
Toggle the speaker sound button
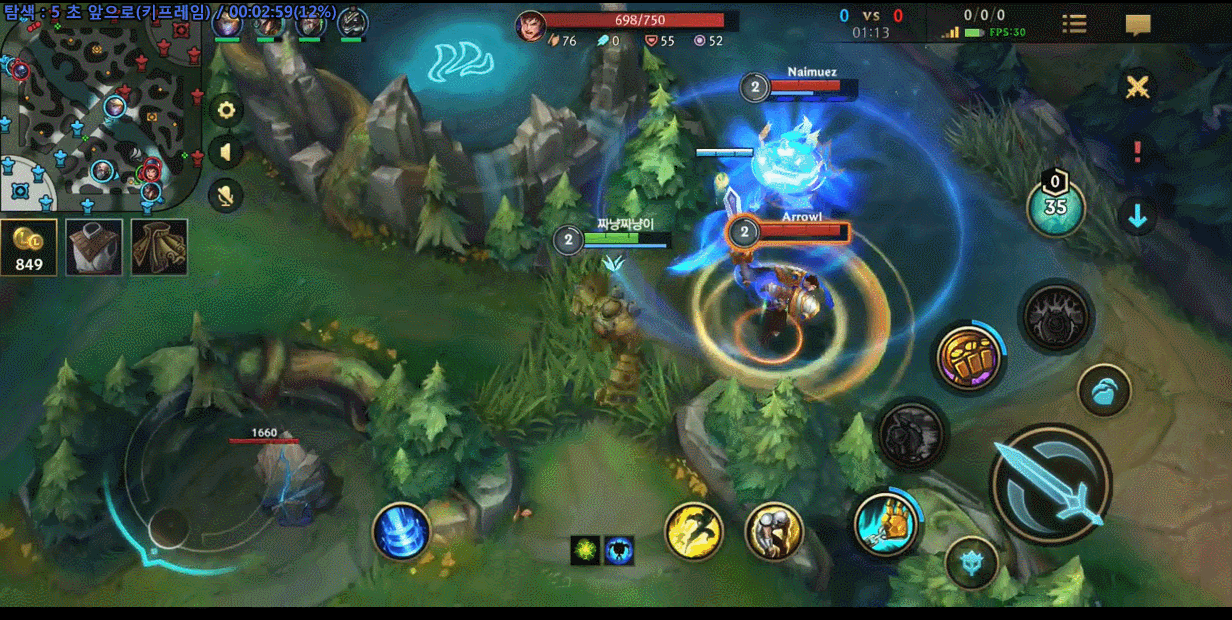226,152
